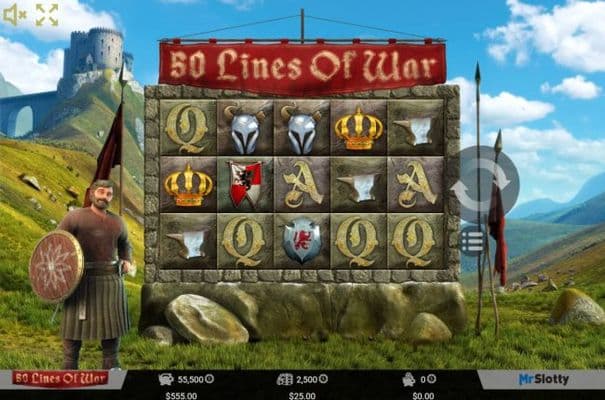The image size is (605, 400).
Task: Toggle the muted sound speaker icon
Action: coord(15,14)
